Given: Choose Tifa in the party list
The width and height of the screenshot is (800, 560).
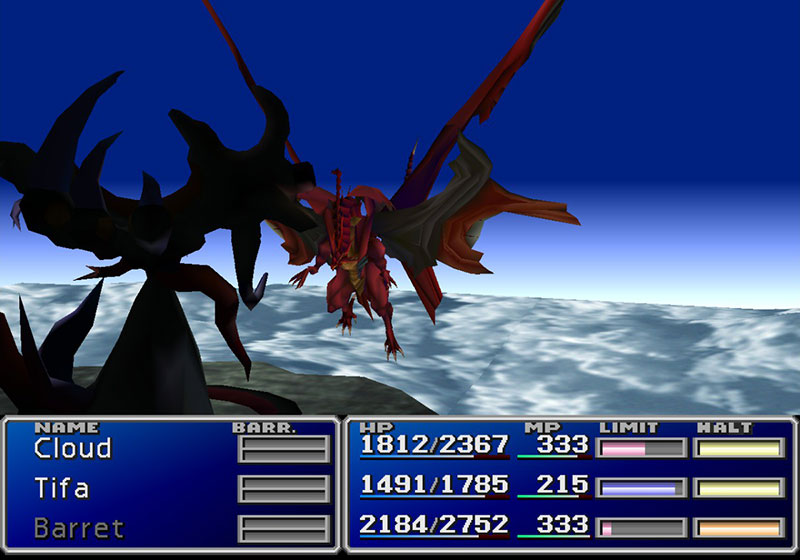Looking at the screenshot, I should point(61,489).
